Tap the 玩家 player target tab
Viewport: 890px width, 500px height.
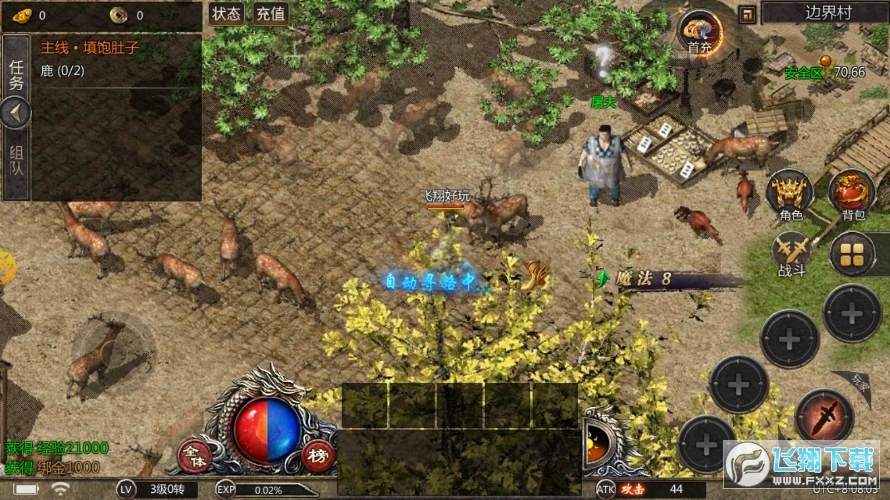click(861, 381)
